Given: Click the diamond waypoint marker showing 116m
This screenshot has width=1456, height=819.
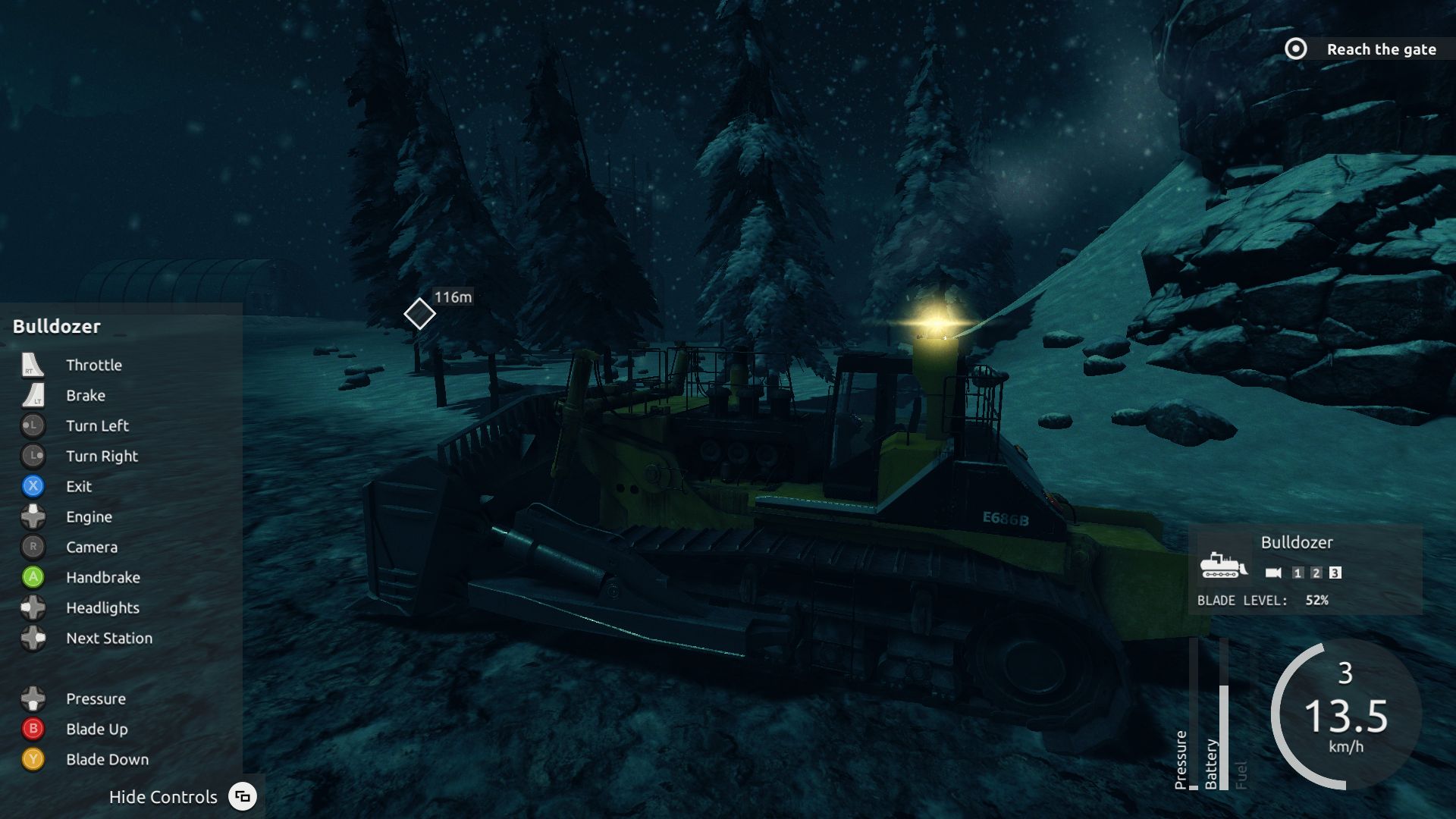Looking at the screenshot, I should pyautogui.click(x=419, y=314).
